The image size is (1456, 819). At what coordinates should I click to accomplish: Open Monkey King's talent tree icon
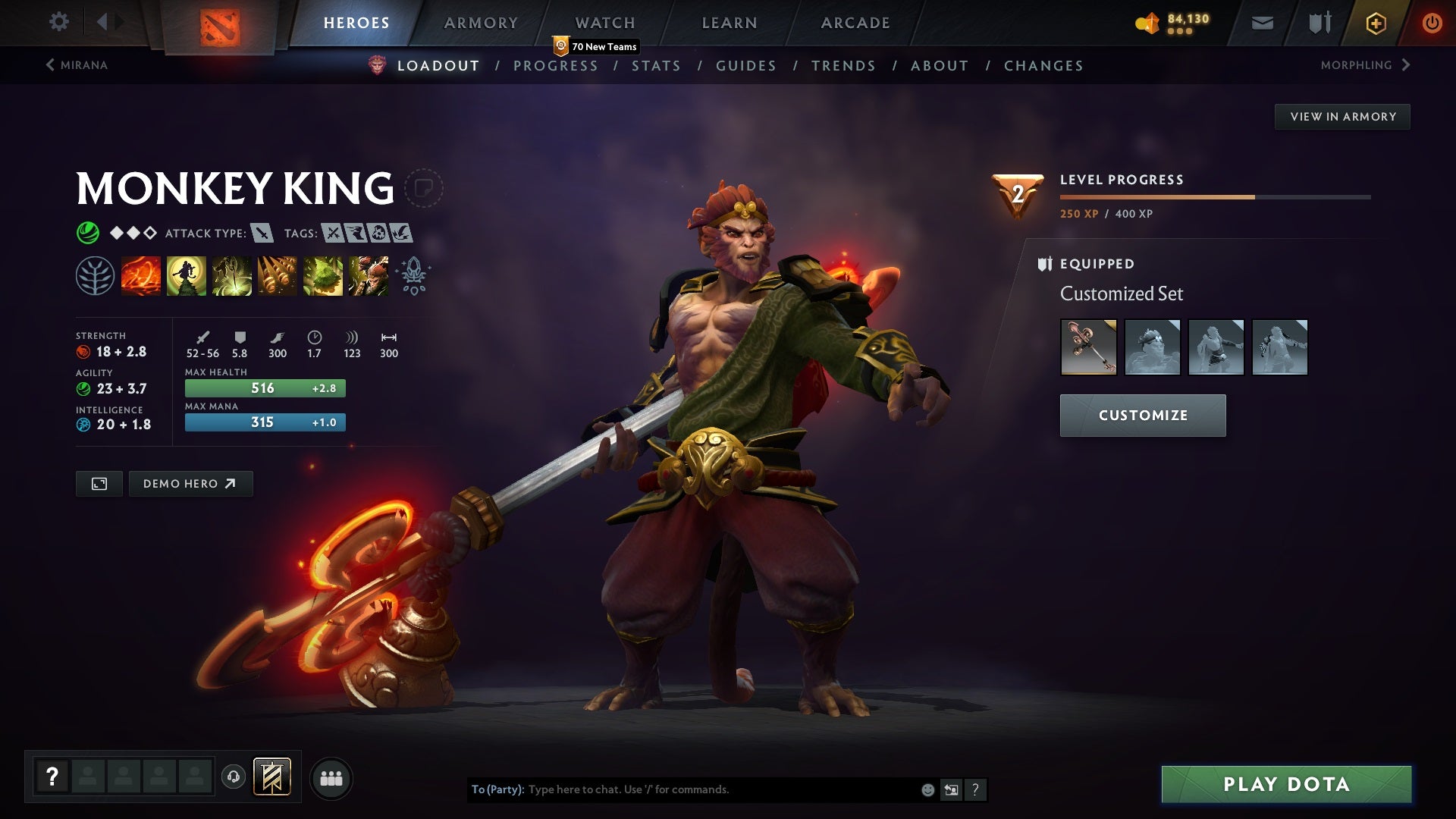94,275
